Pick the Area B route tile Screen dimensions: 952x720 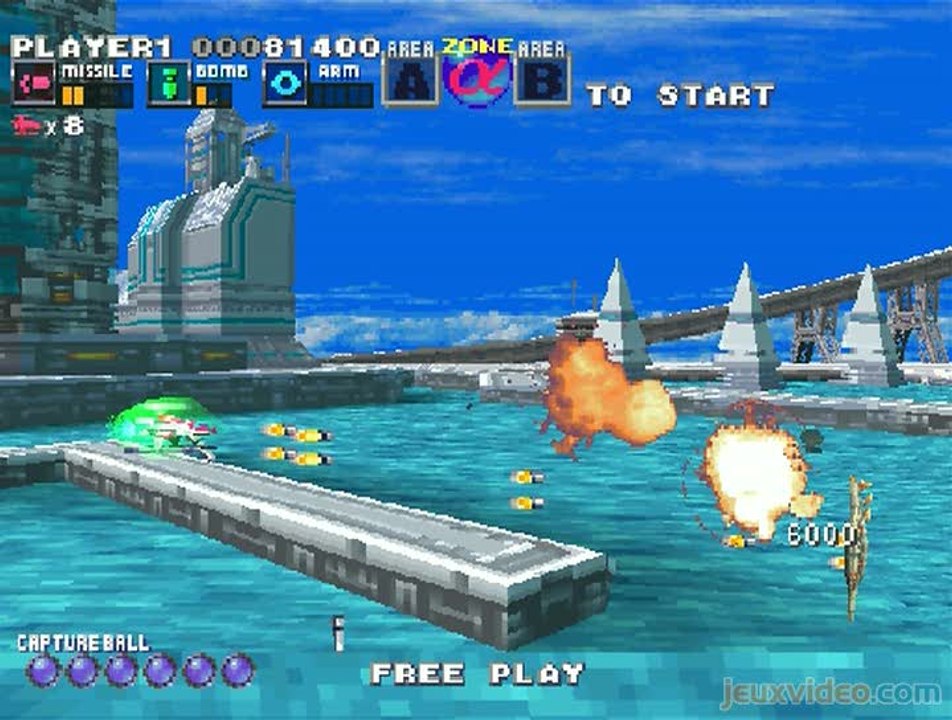point(542,80)
